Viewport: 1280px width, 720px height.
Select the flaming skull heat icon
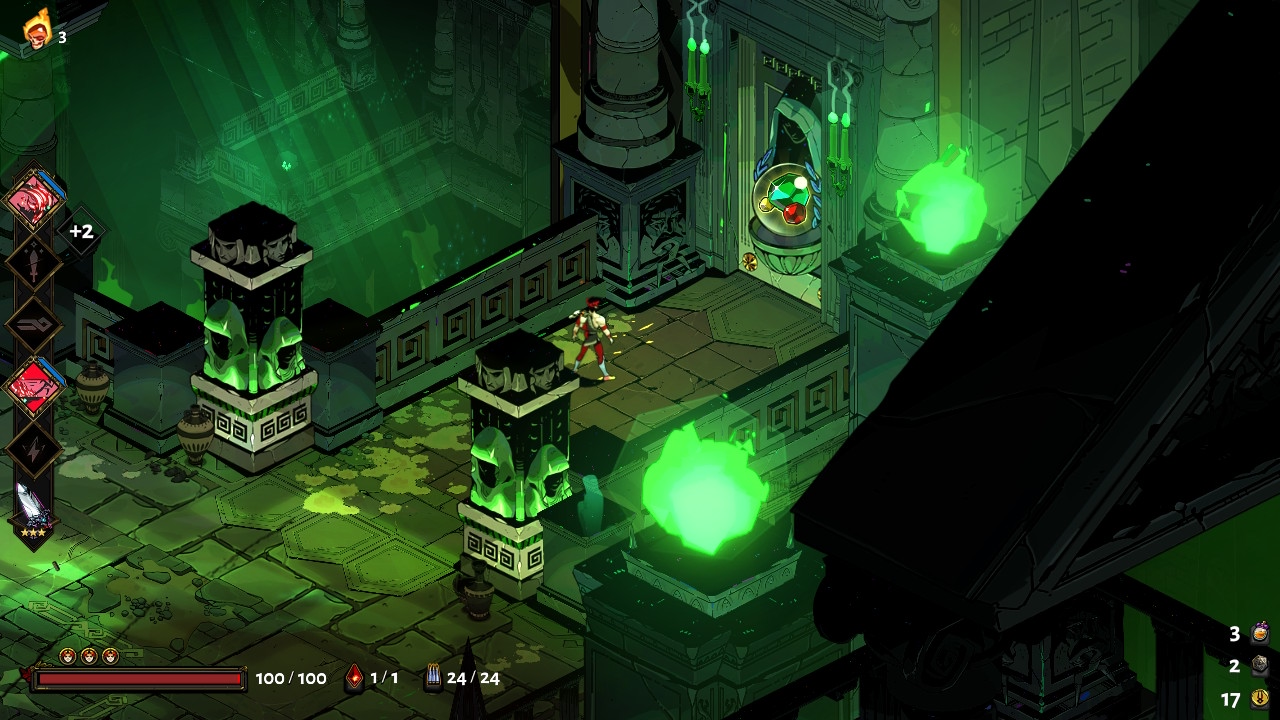38,31
